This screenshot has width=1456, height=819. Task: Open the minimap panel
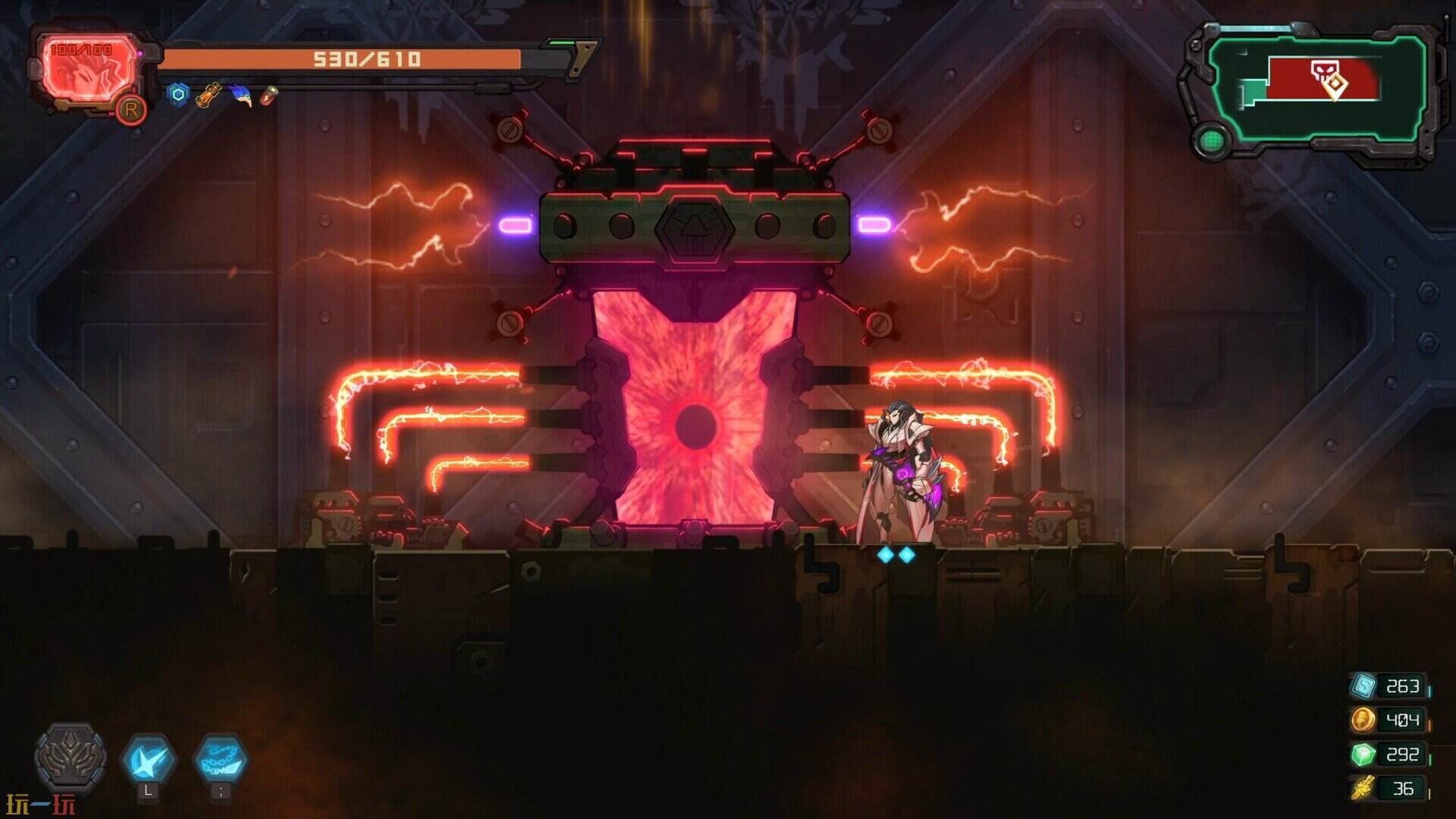(1316, 88)
